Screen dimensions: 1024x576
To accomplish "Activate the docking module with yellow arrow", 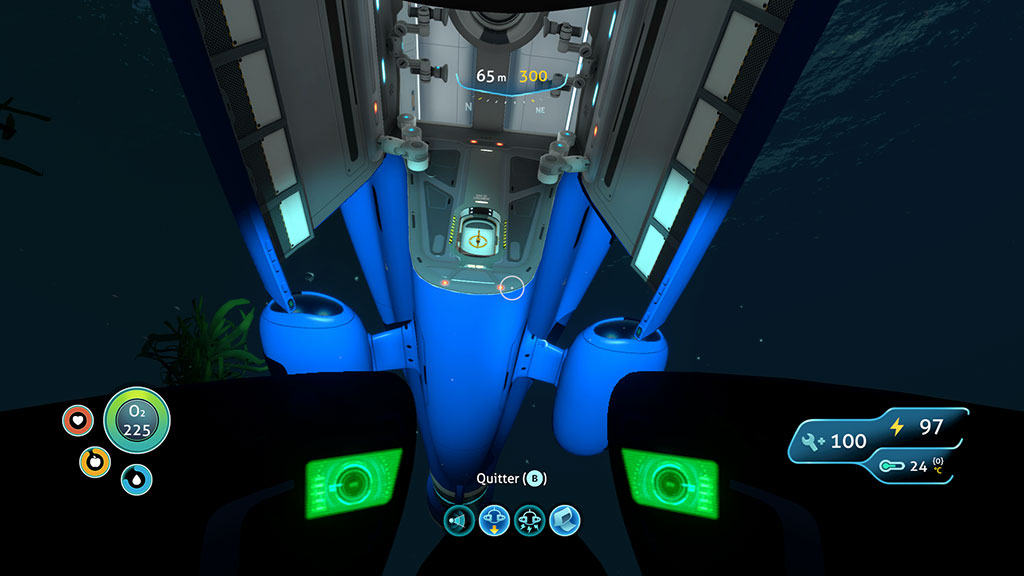I will (x=494, y=521).
